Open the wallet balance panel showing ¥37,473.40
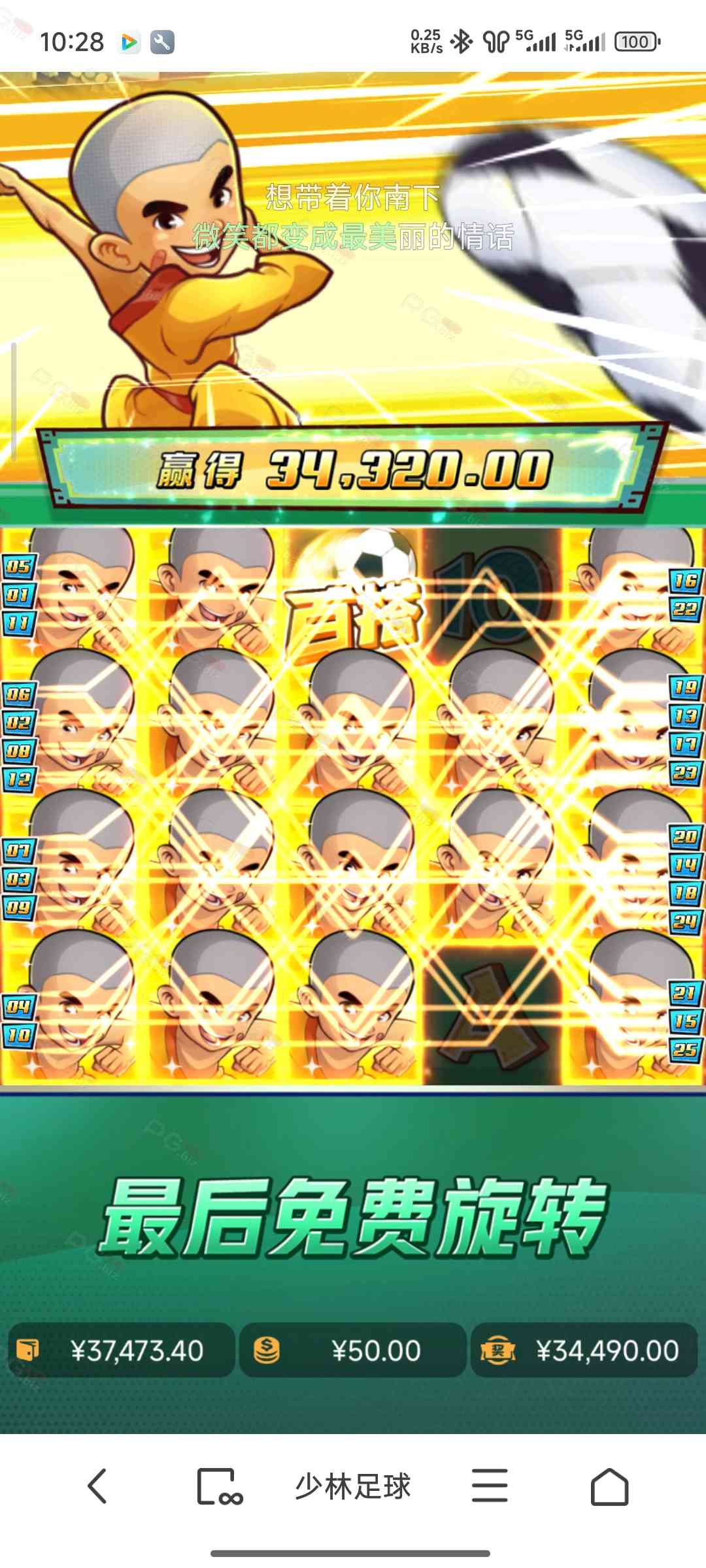Screen dimensions: 706x1568 (x=122, y=1350)
